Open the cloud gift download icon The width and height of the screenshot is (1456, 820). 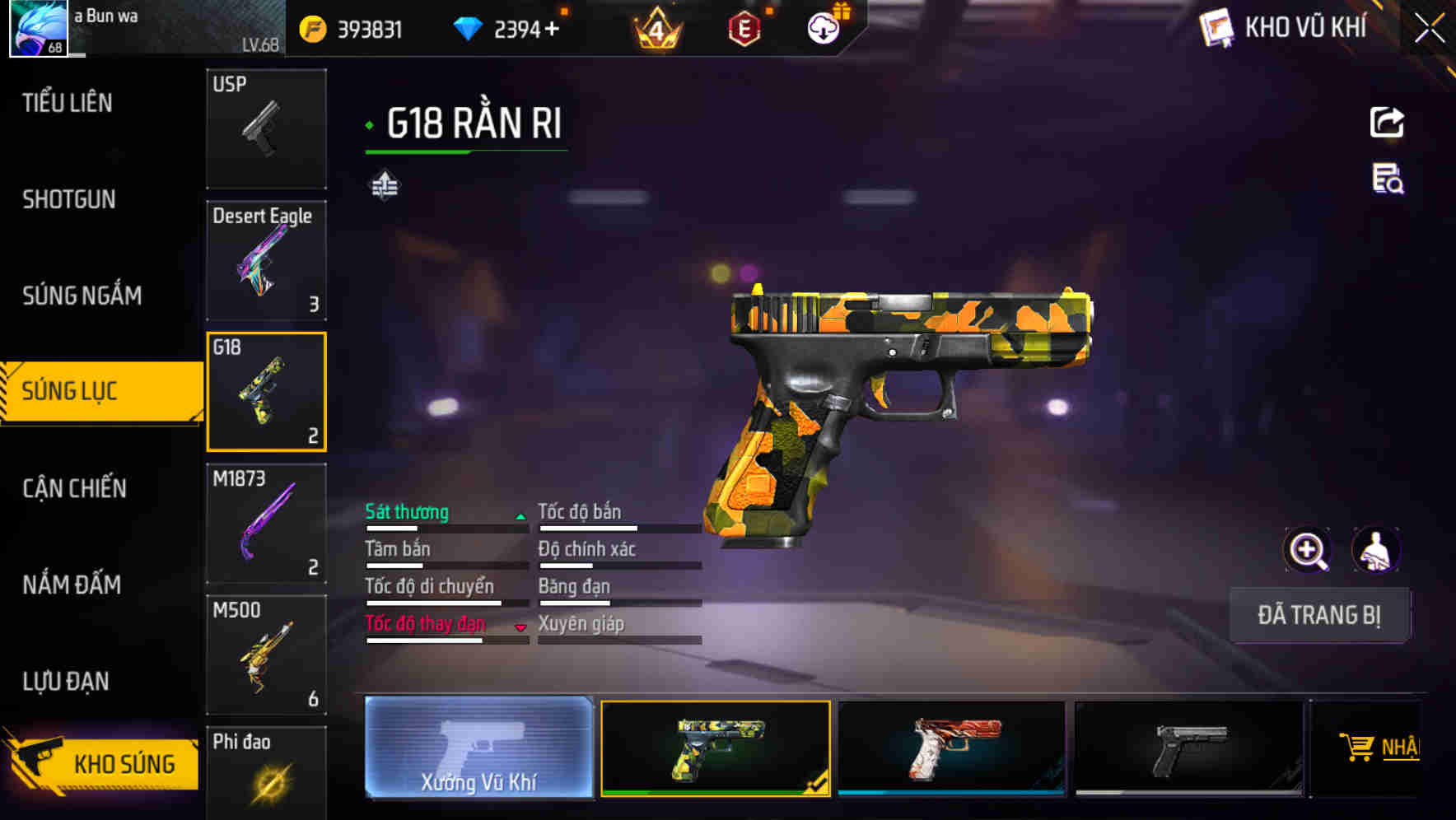(823, 28)
